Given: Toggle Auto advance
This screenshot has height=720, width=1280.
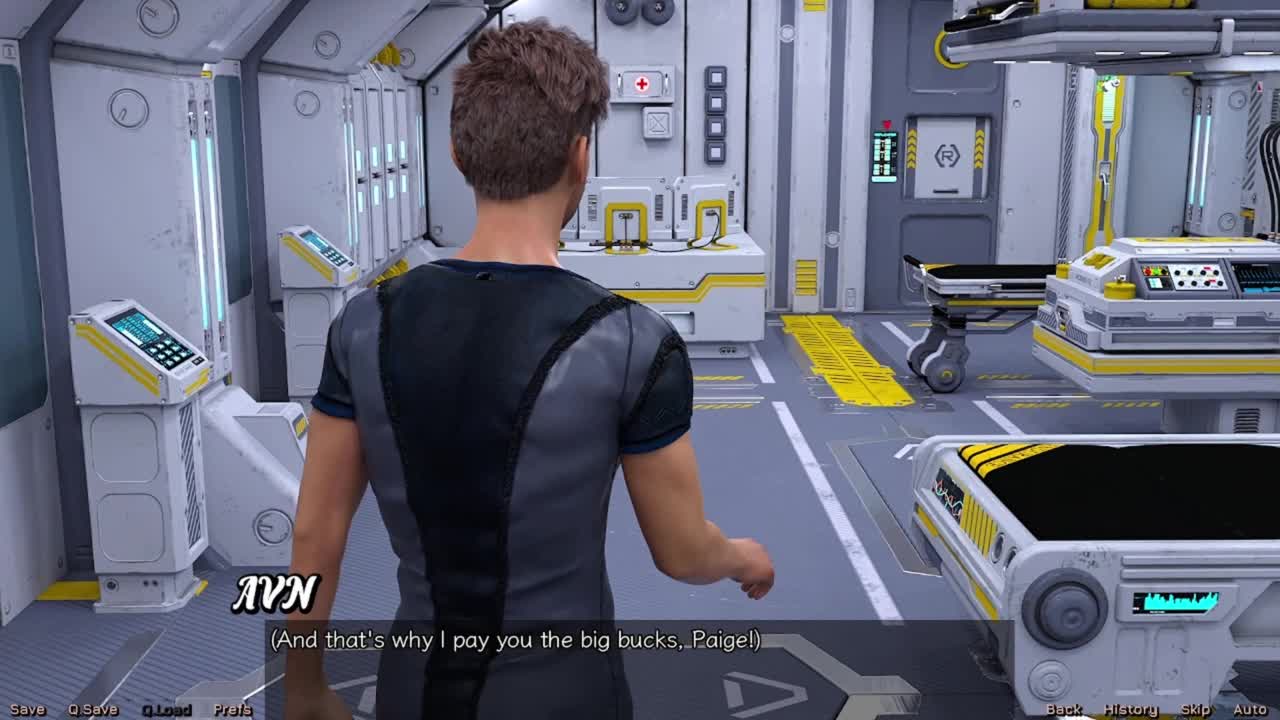Looking at the screenshot, I should (x=1249, y=709).
